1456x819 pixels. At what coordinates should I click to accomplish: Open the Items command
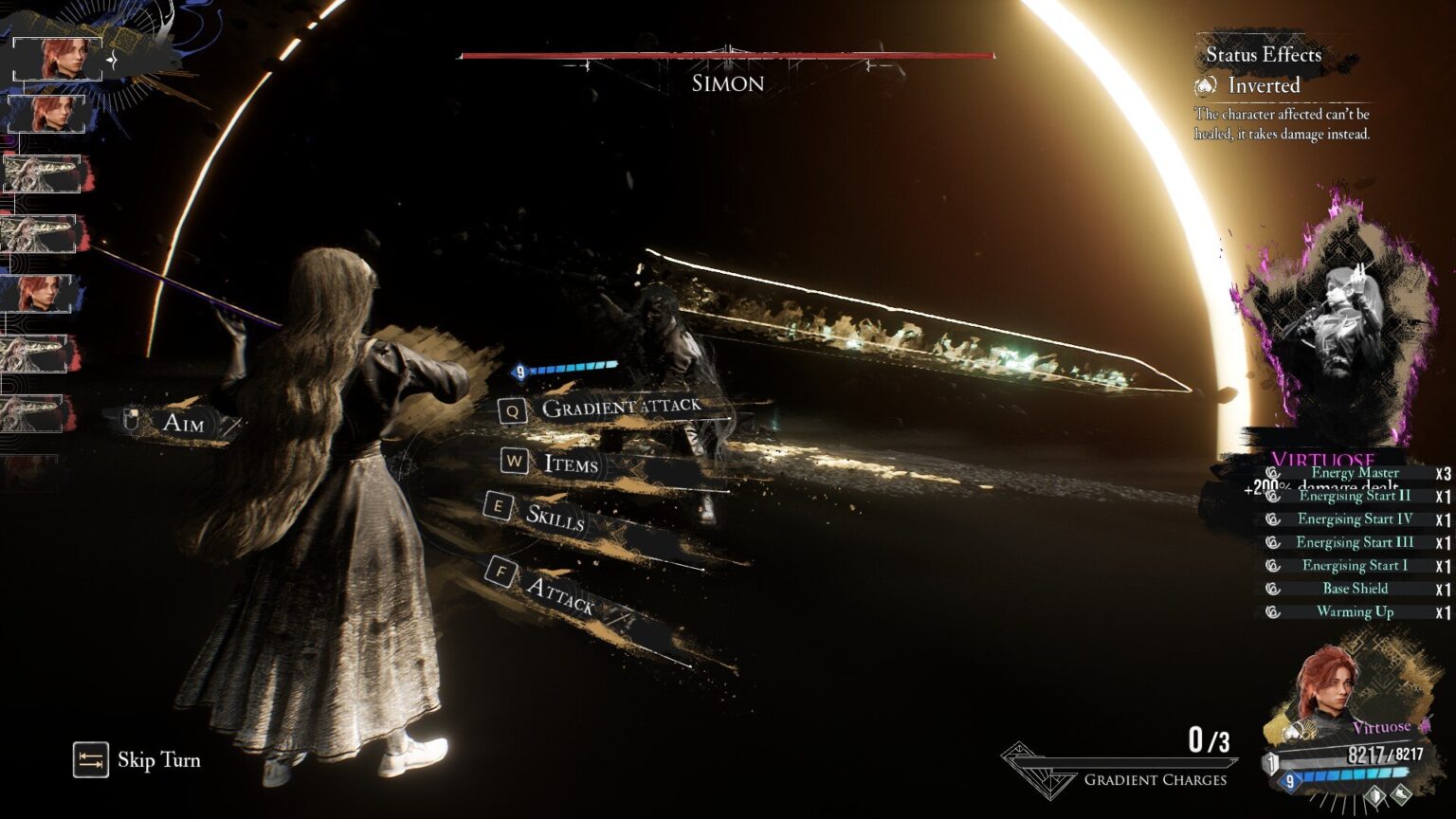pyautogui.click(x=570, y=464)
